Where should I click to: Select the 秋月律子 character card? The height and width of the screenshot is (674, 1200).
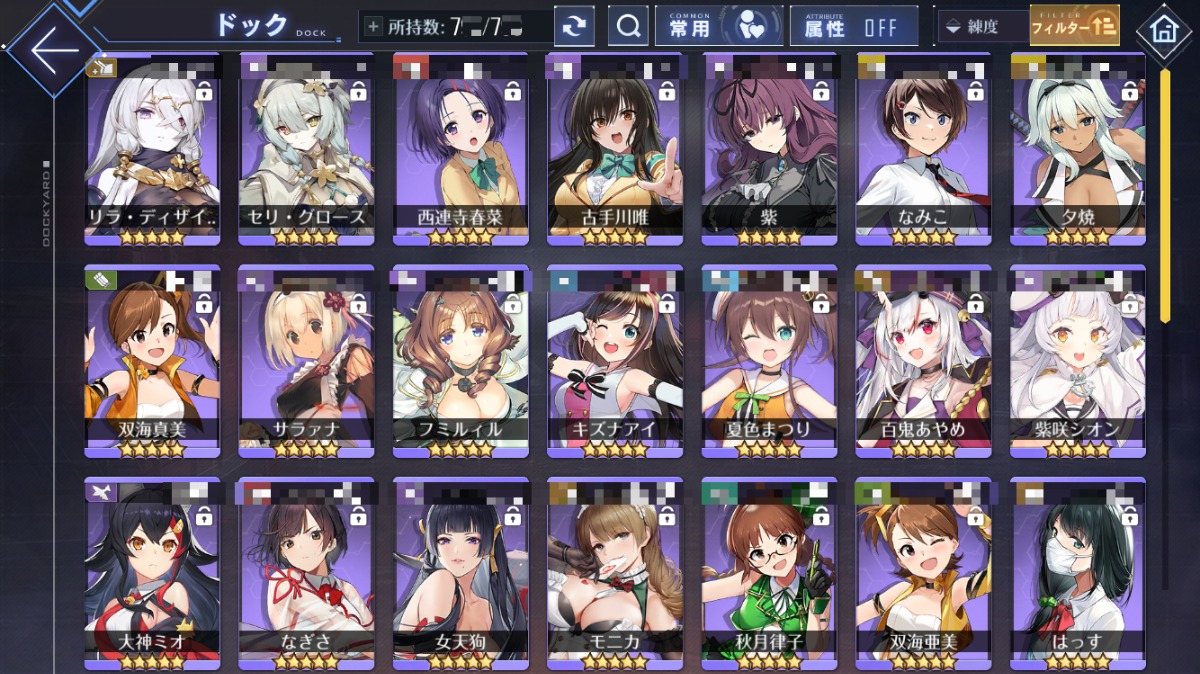pyautogui.click(x=768, y=572)
